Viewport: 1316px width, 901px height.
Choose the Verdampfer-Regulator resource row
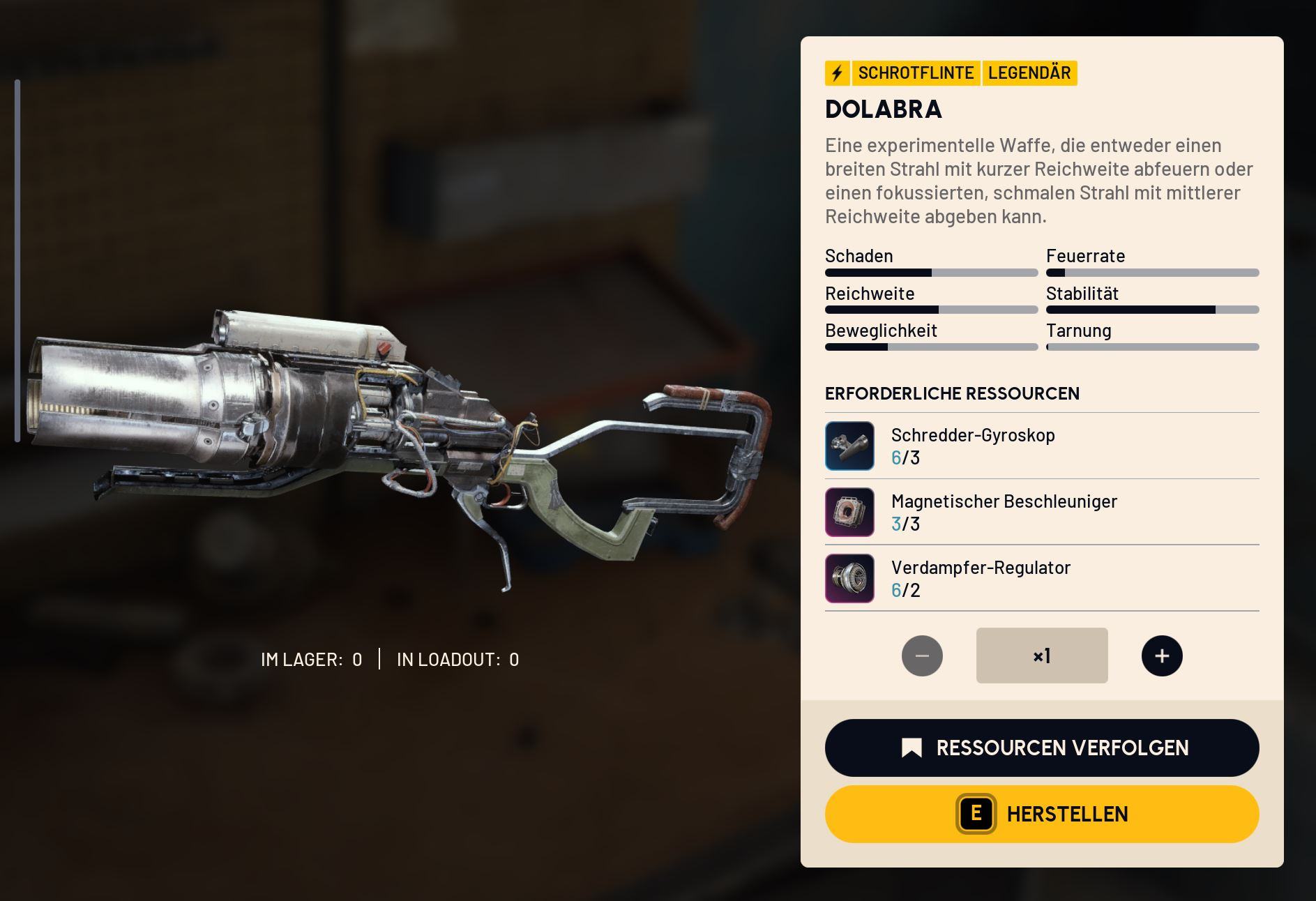(1041, 578)
